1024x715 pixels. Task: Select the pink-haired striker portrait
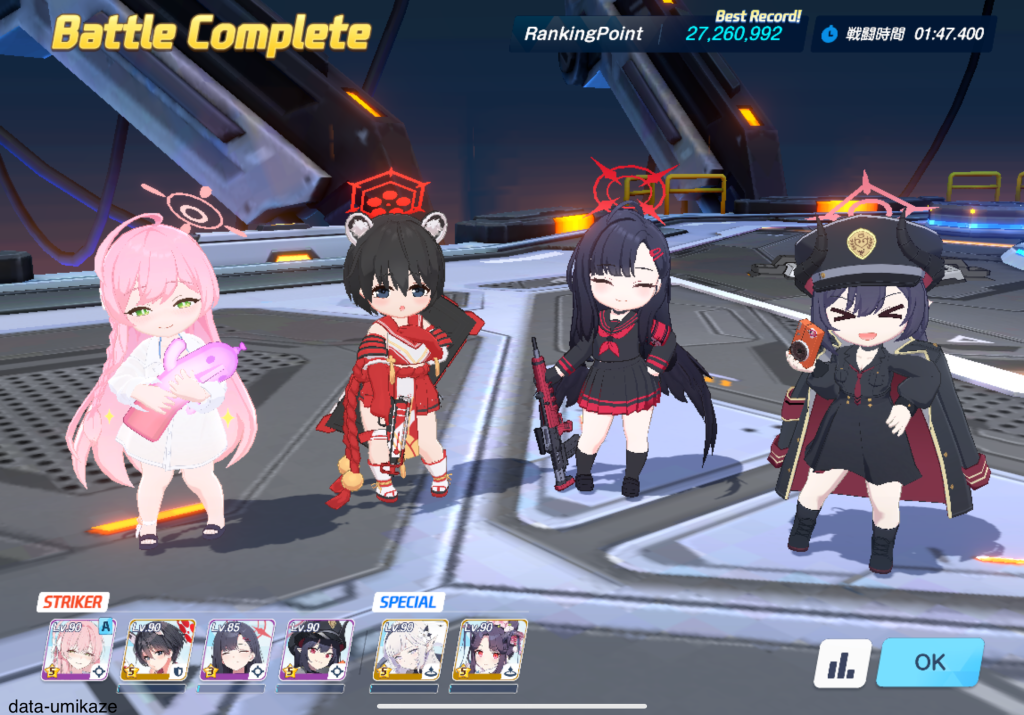pyautogui.click(x=78, y=650)
